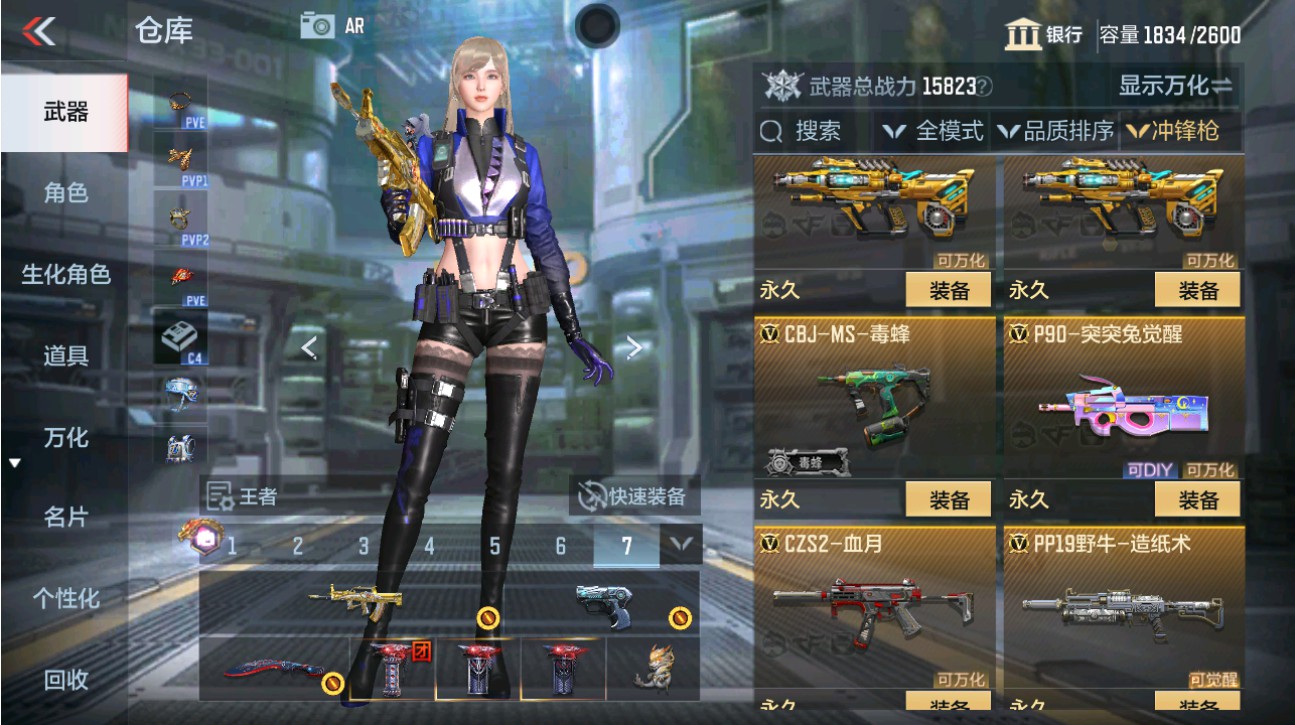Select the P90-突突兔觉醒 weapon thumbnail
This screenshot has width=1295, height=725.
pyautogui.click(x=1125, y=405)
